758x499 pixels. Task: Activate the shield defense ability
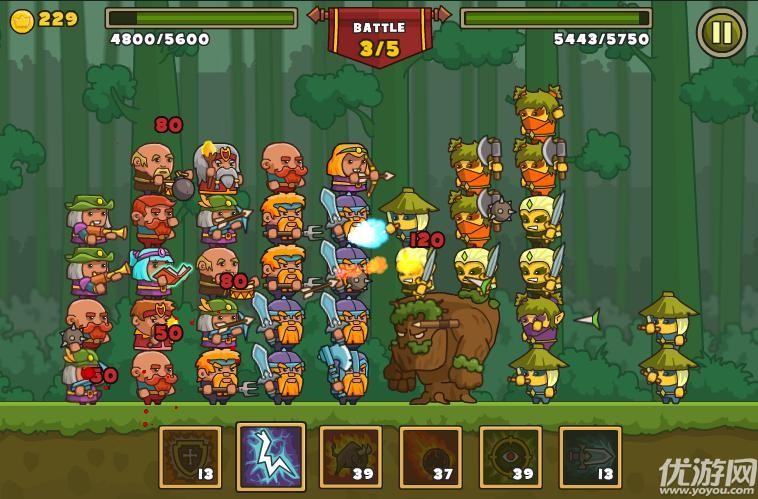pos(190,457)
